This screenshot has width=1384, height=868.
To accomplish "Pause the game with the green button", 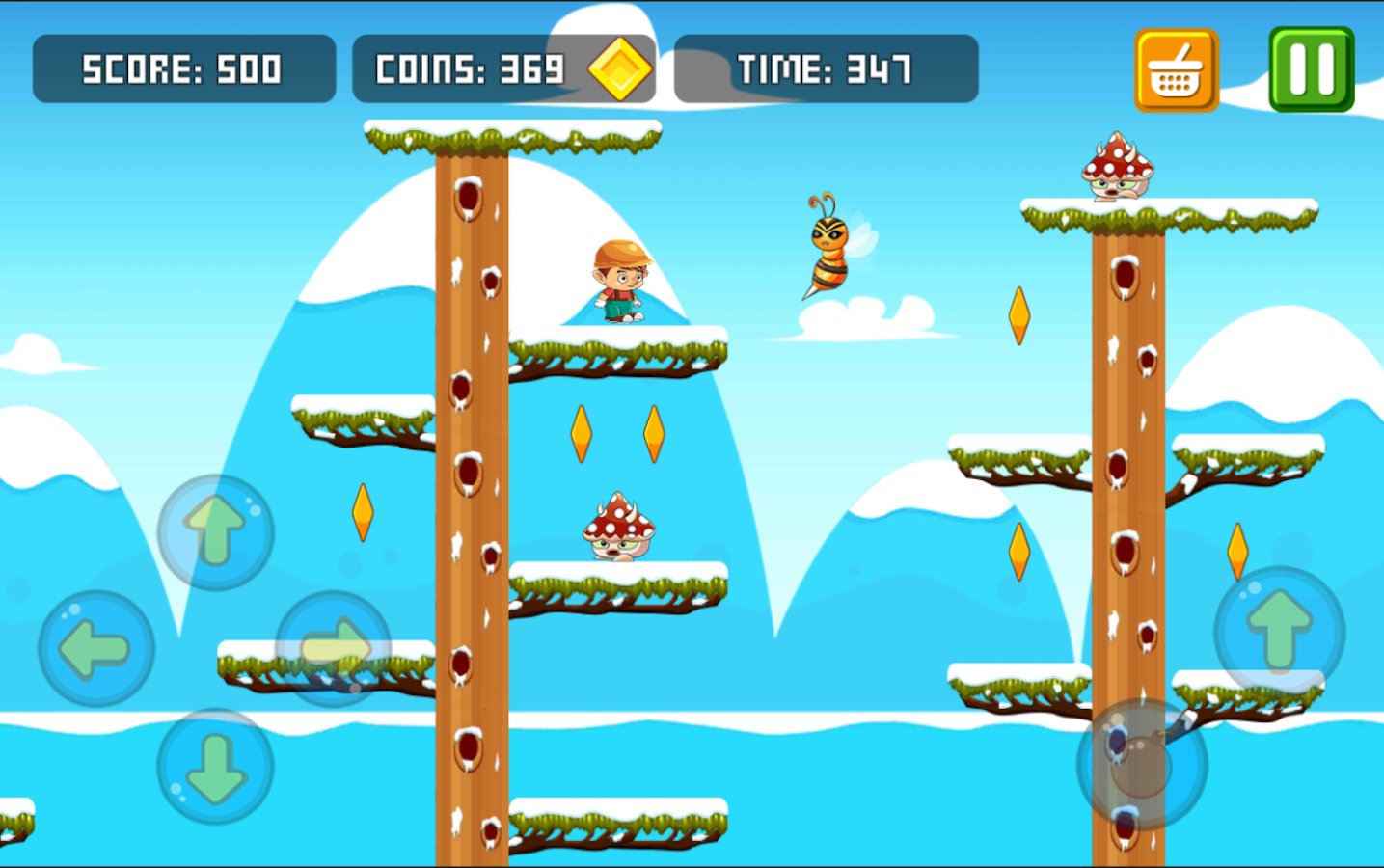I will point(1311,69).
